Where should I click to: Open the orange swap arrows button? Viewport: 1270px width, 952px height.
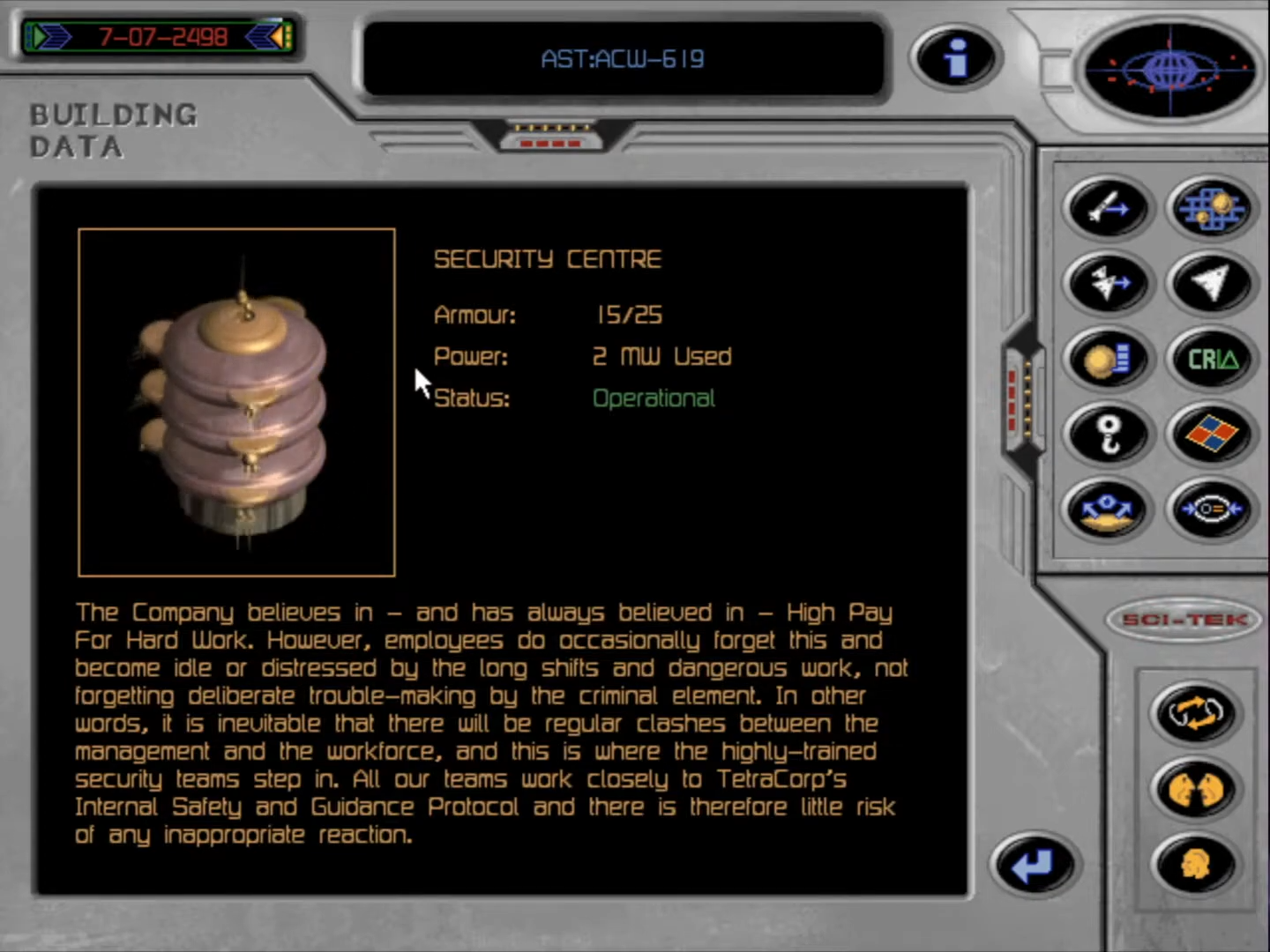[1195, 712]
